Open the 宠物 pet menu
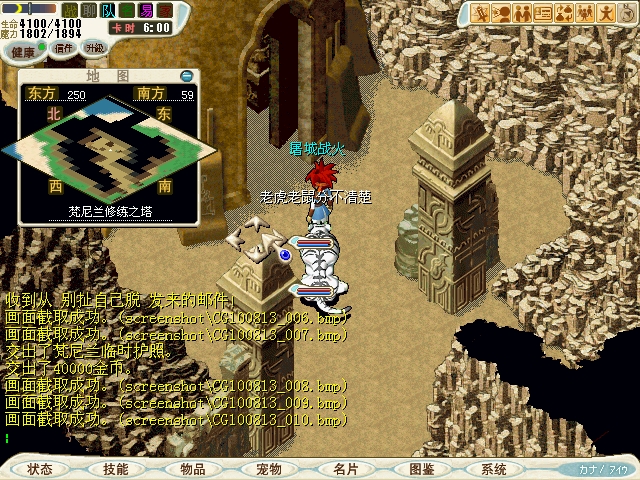The image size is (640, 480). [x=269, y=469]
